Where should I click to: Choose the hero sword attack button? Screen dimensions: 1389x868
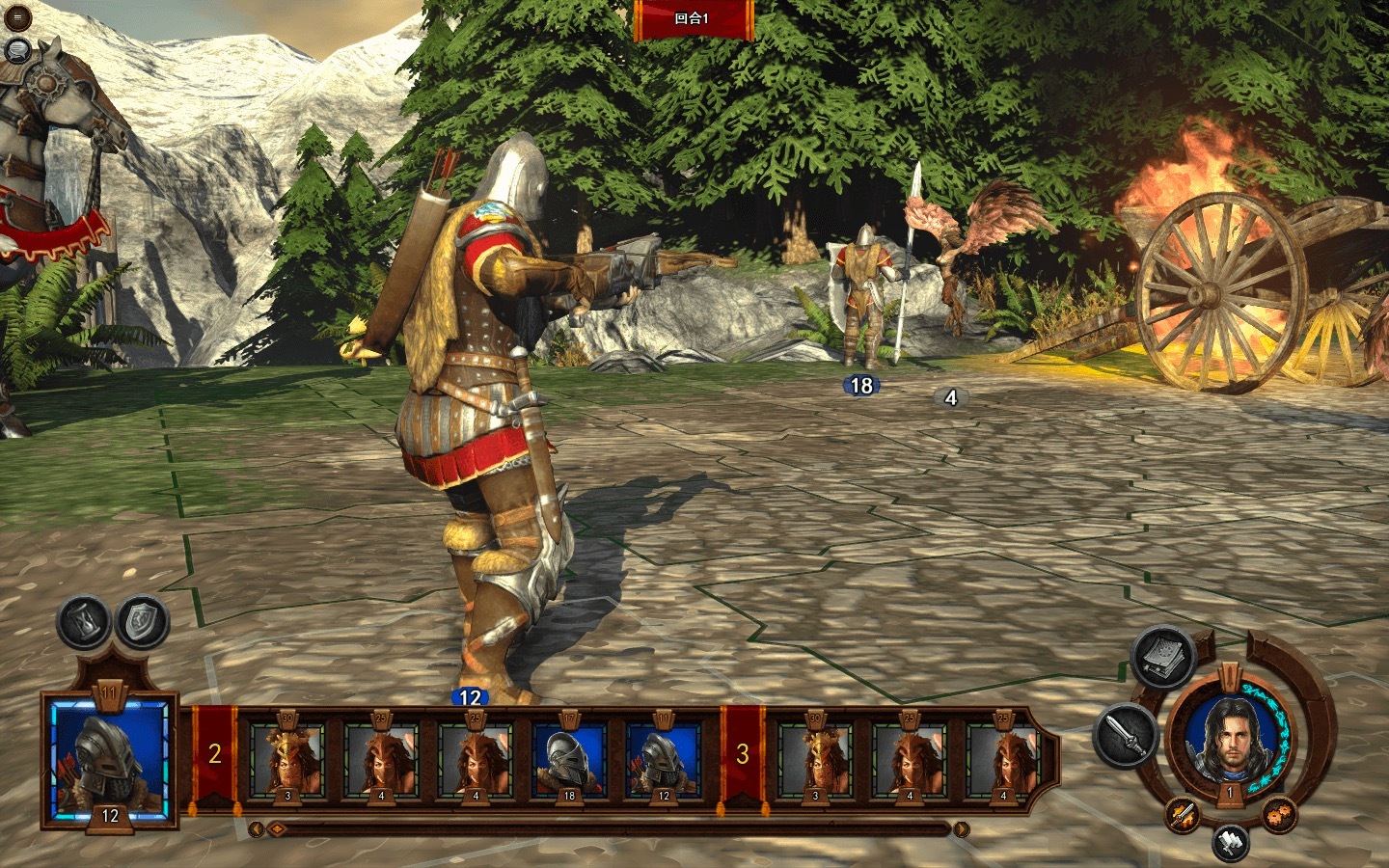click(x=1127, y=735)
